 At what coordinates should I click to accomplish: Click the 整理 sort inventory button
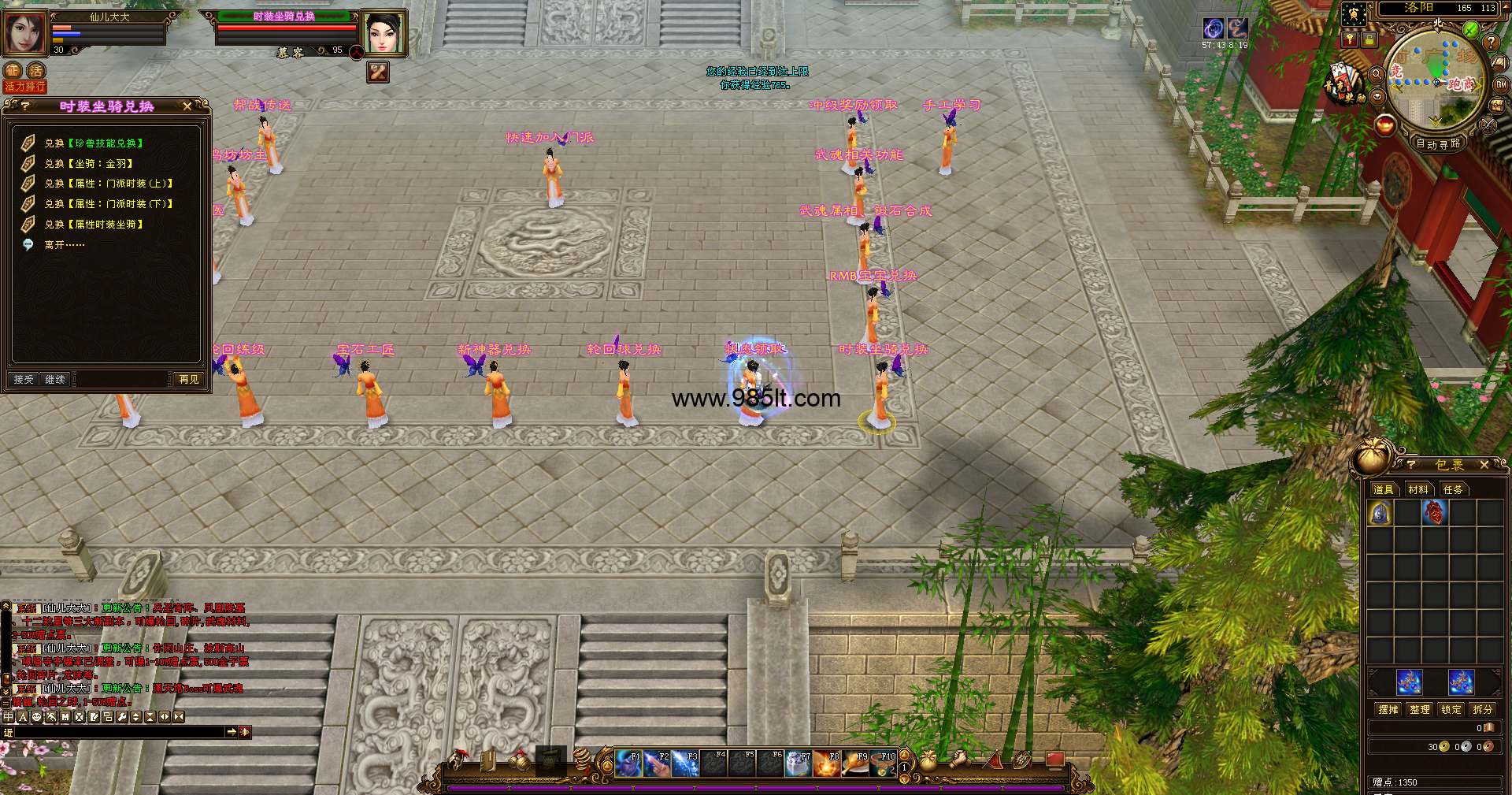pyautogui.click(x=1420, y=710)
